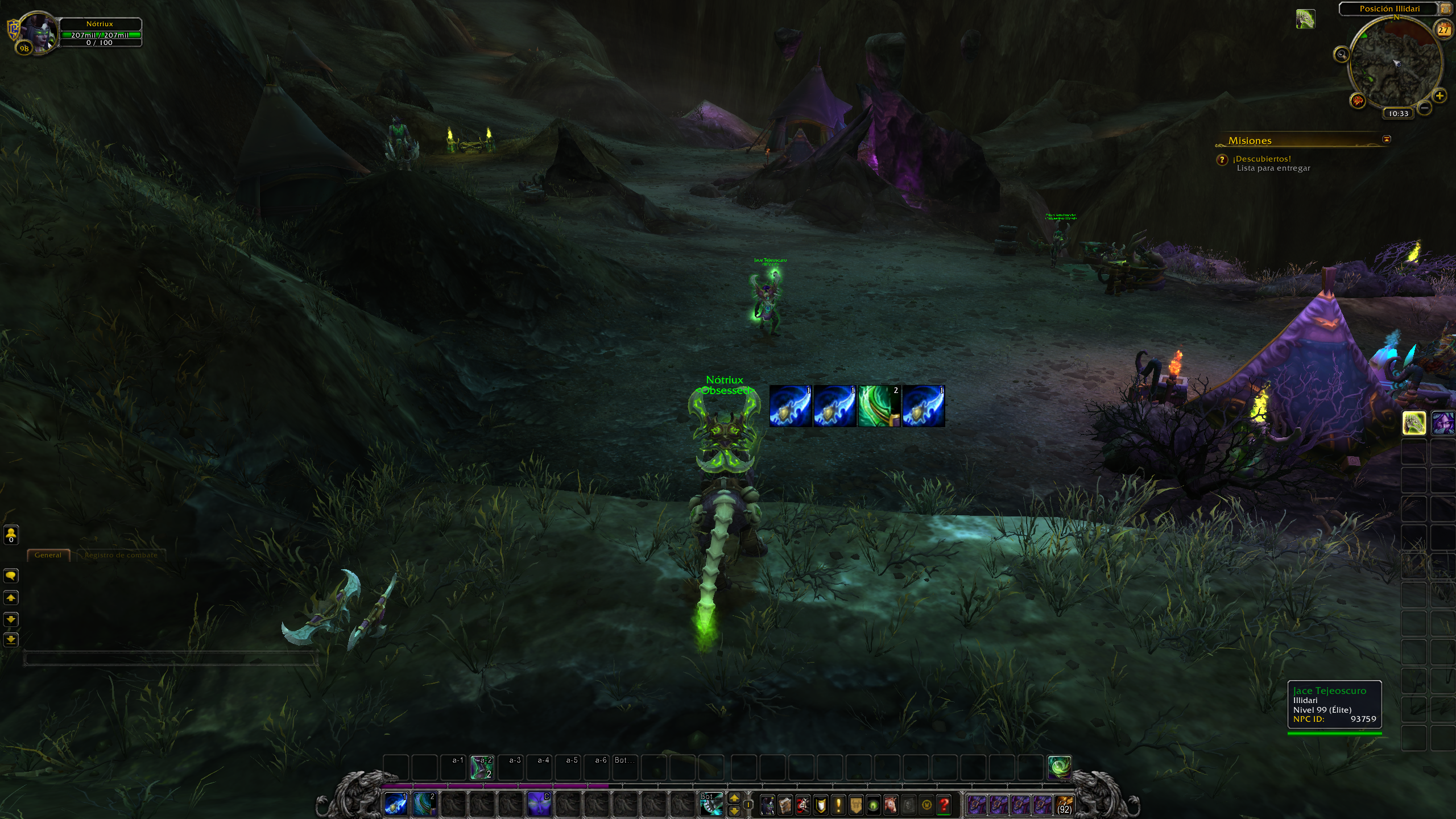Open the social friends button showing 0
This screenshot has width=1456, height=819.
point(11,535)
